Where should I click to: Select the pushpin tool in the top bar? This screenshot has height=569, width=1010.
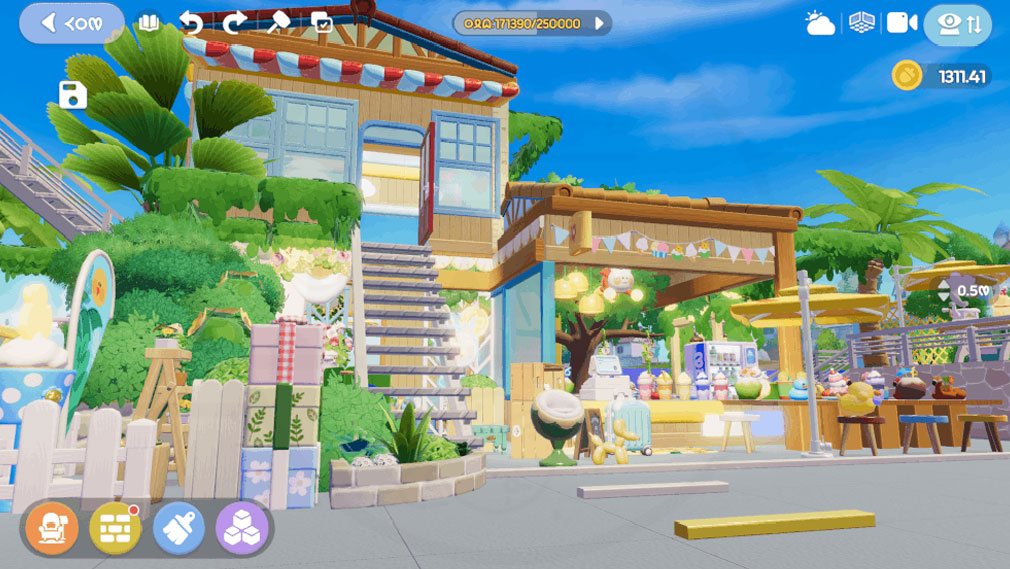tap(279, 23)
